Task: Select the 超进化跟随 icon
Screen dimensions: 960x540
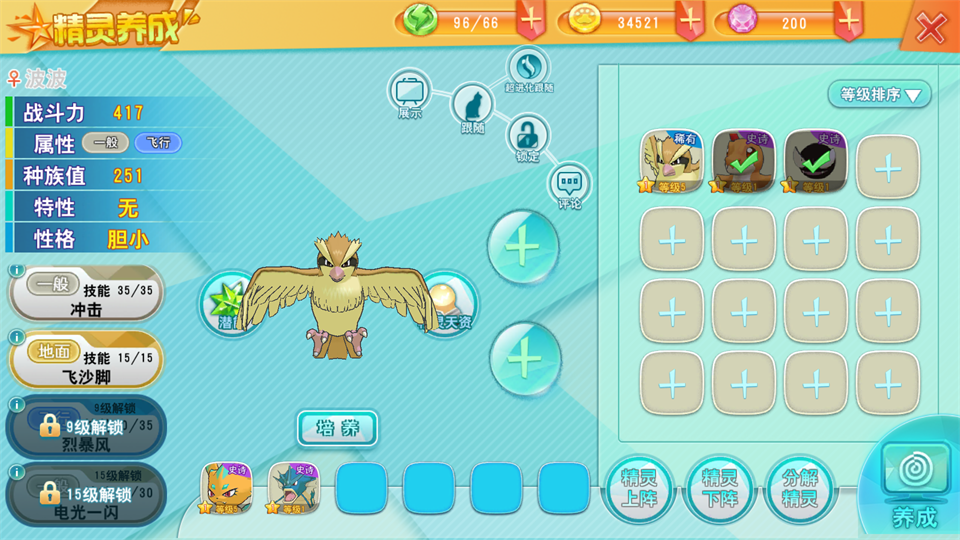Action: 528,67
